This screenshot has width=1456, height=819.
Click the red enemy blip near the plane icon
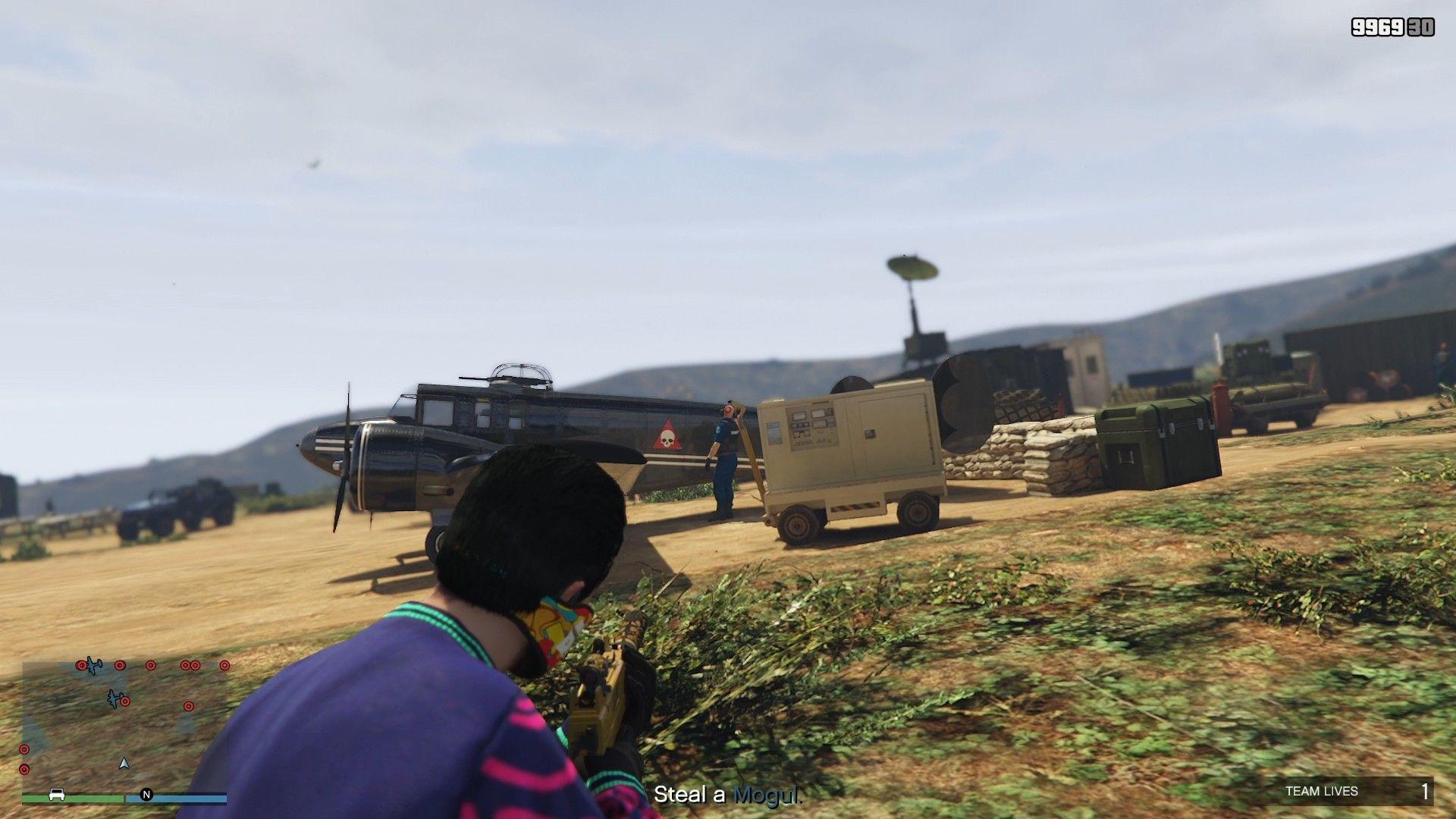point(125,701)
